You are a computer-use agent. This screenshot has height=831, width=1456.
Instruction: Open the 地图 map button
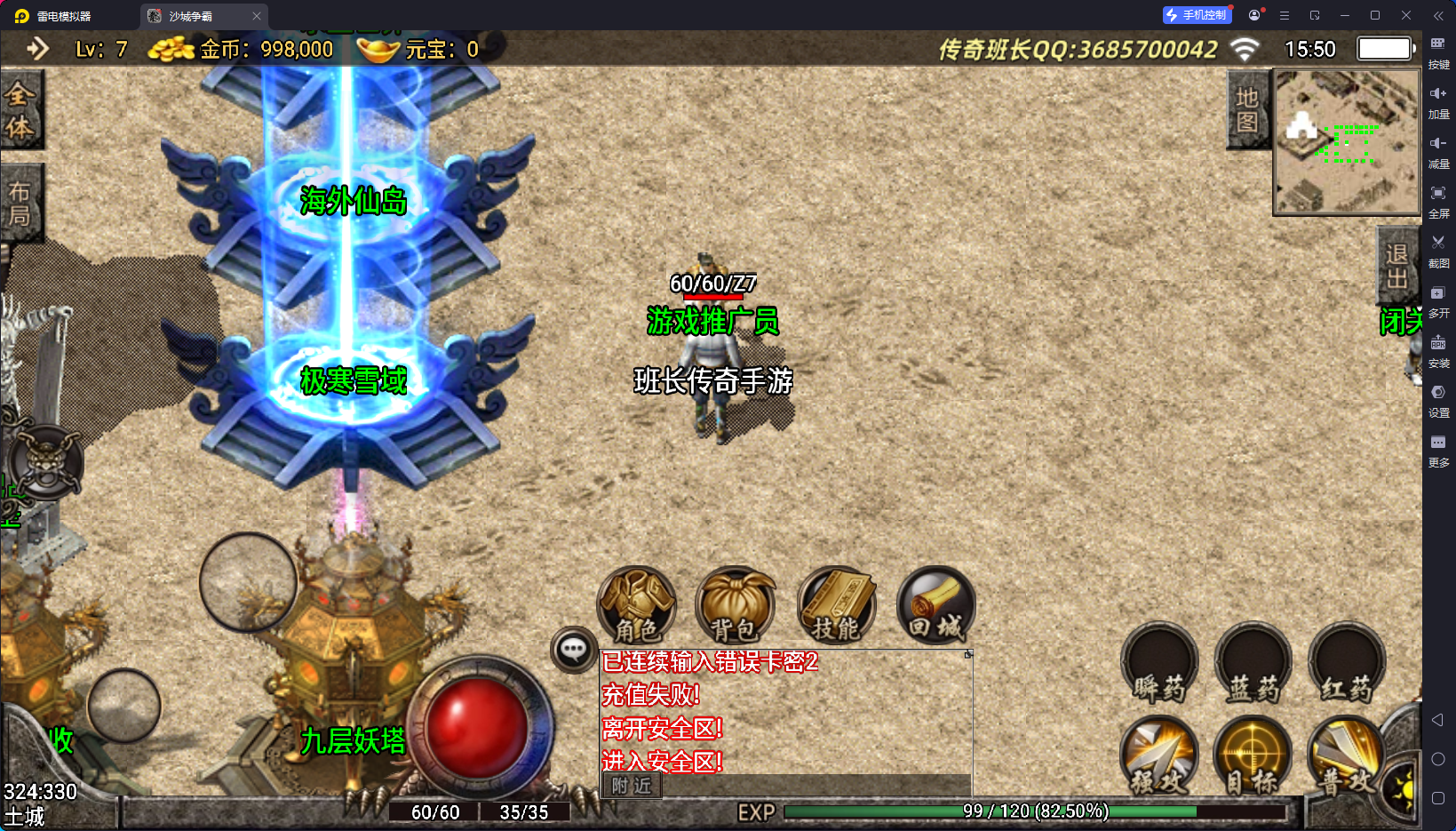click(1247, 110)
